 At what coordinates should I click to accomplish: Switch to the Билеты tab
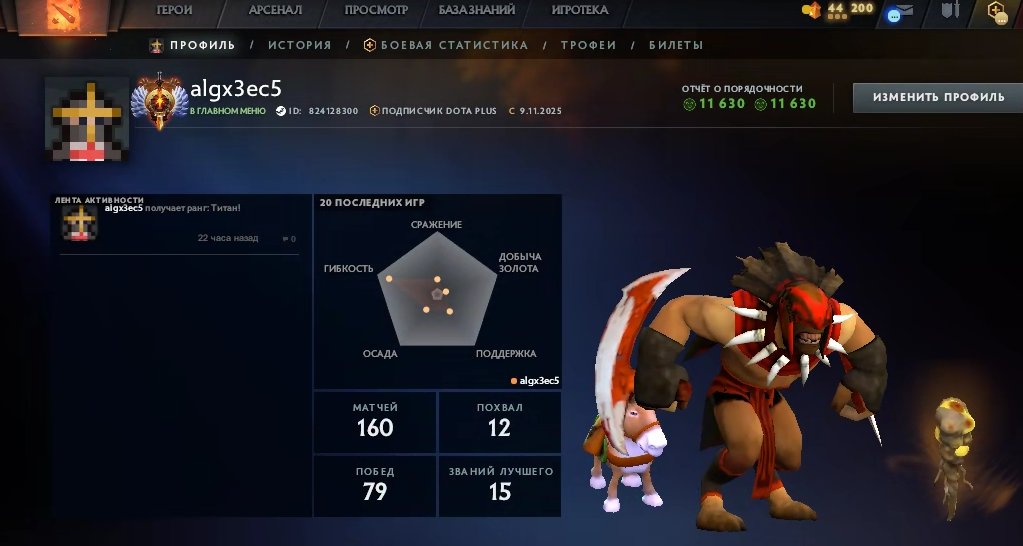click(676, 45)
